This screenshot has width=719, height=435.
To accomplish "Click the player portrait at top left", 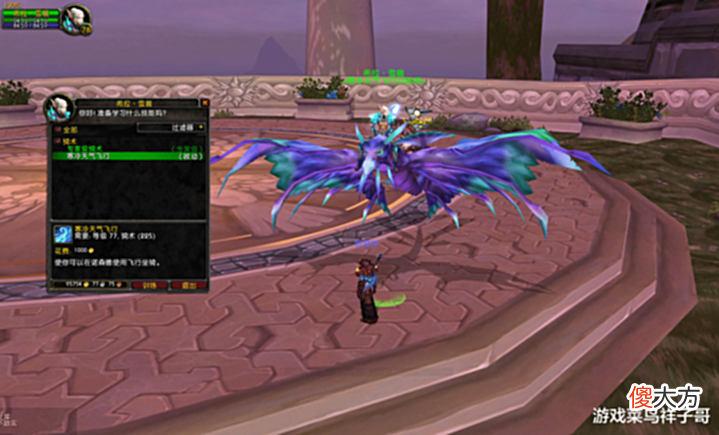I will 75,17.
